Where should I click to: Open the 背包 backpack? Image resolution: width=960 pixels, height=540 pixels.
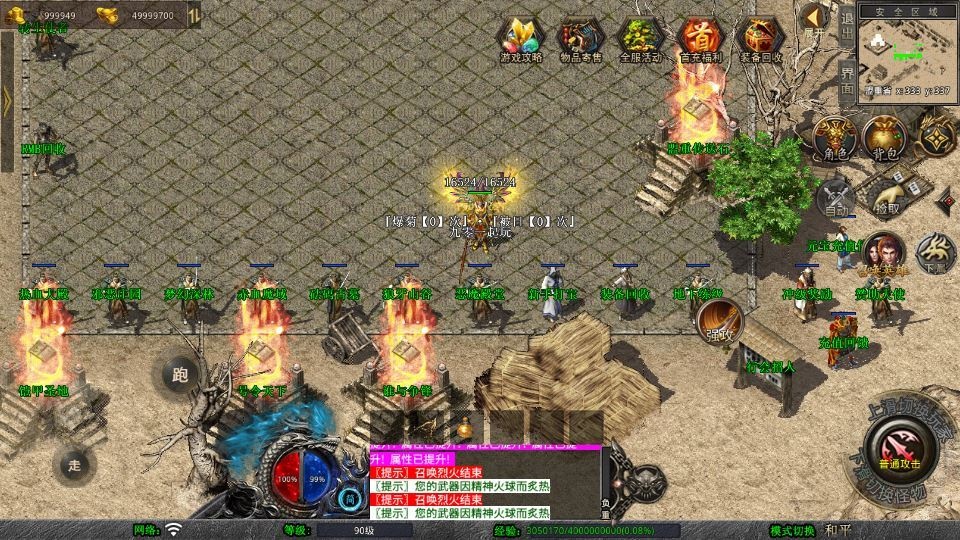tap(884, 137)
